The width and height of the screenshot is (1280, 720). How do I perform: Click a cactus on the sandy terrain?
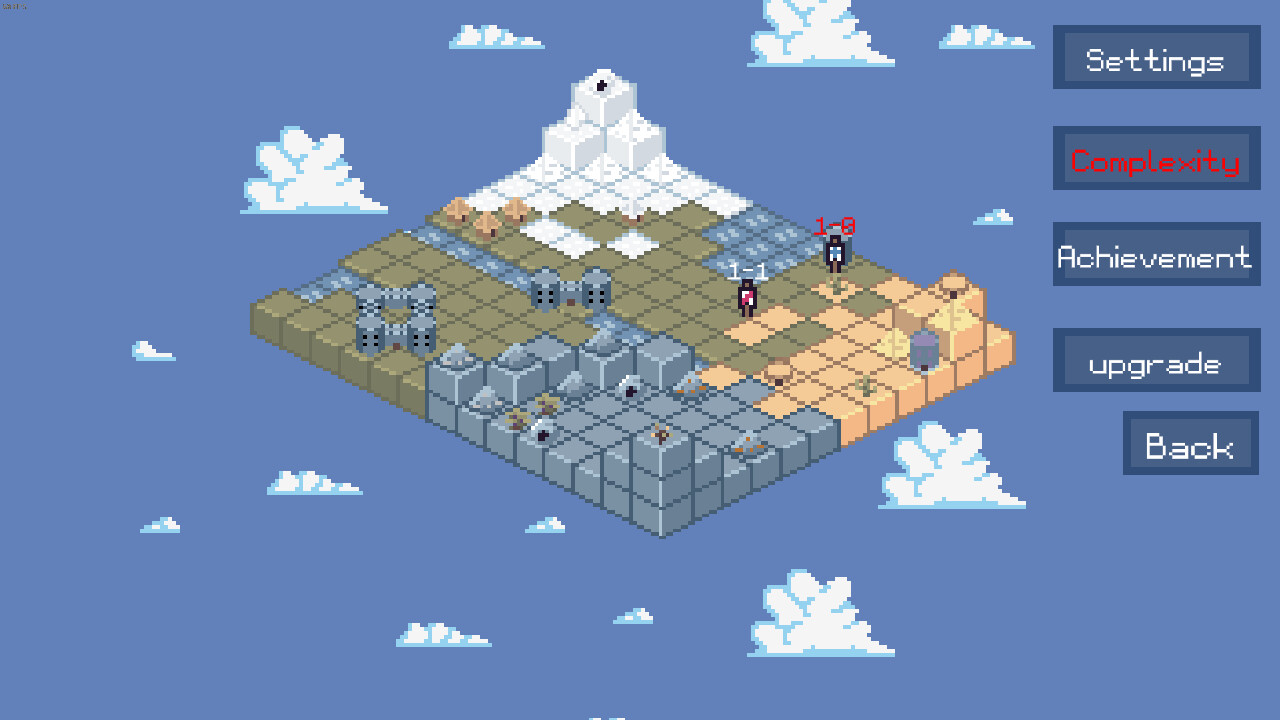coord(866,387)
